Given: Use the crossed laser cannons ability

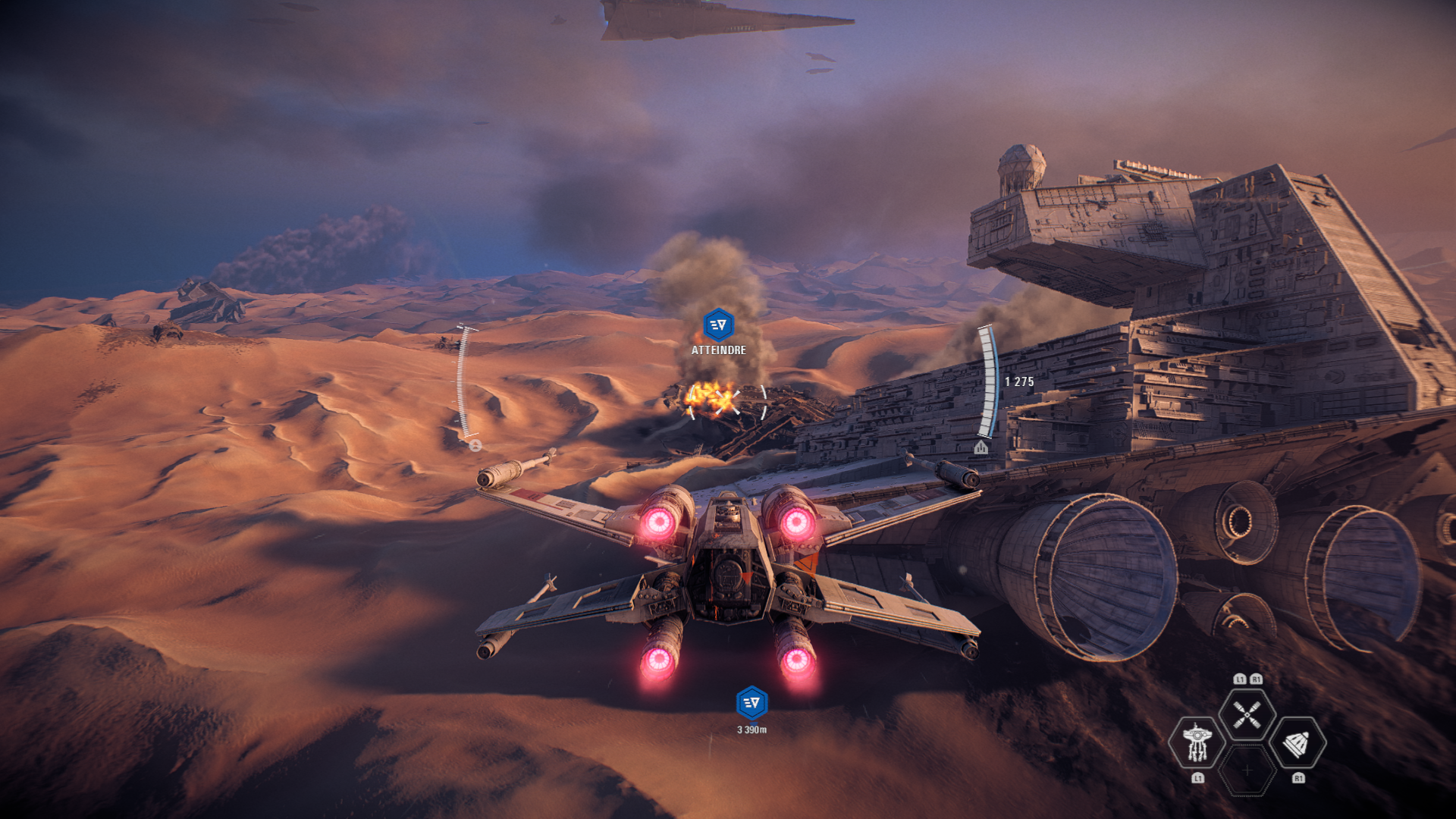Looking at the screenshot, I should (1247, 714).
